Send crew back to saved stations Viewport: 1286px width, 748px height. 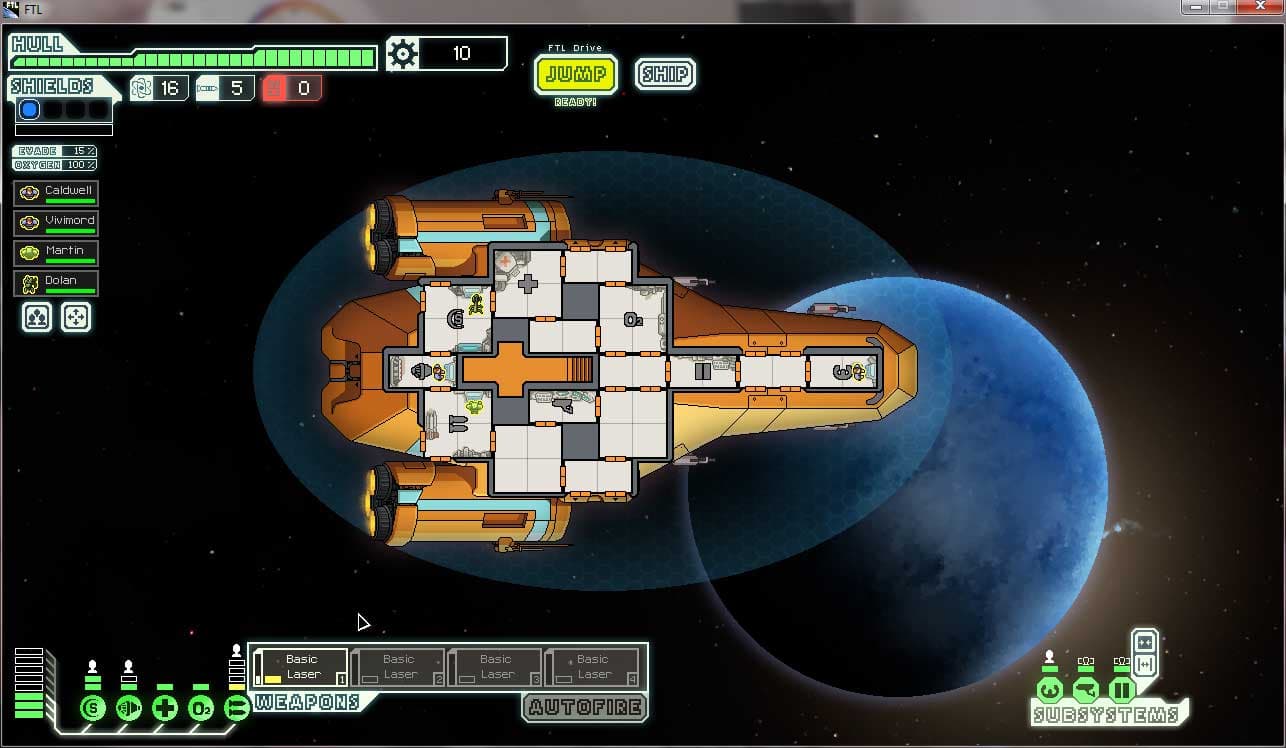[76, 317]
